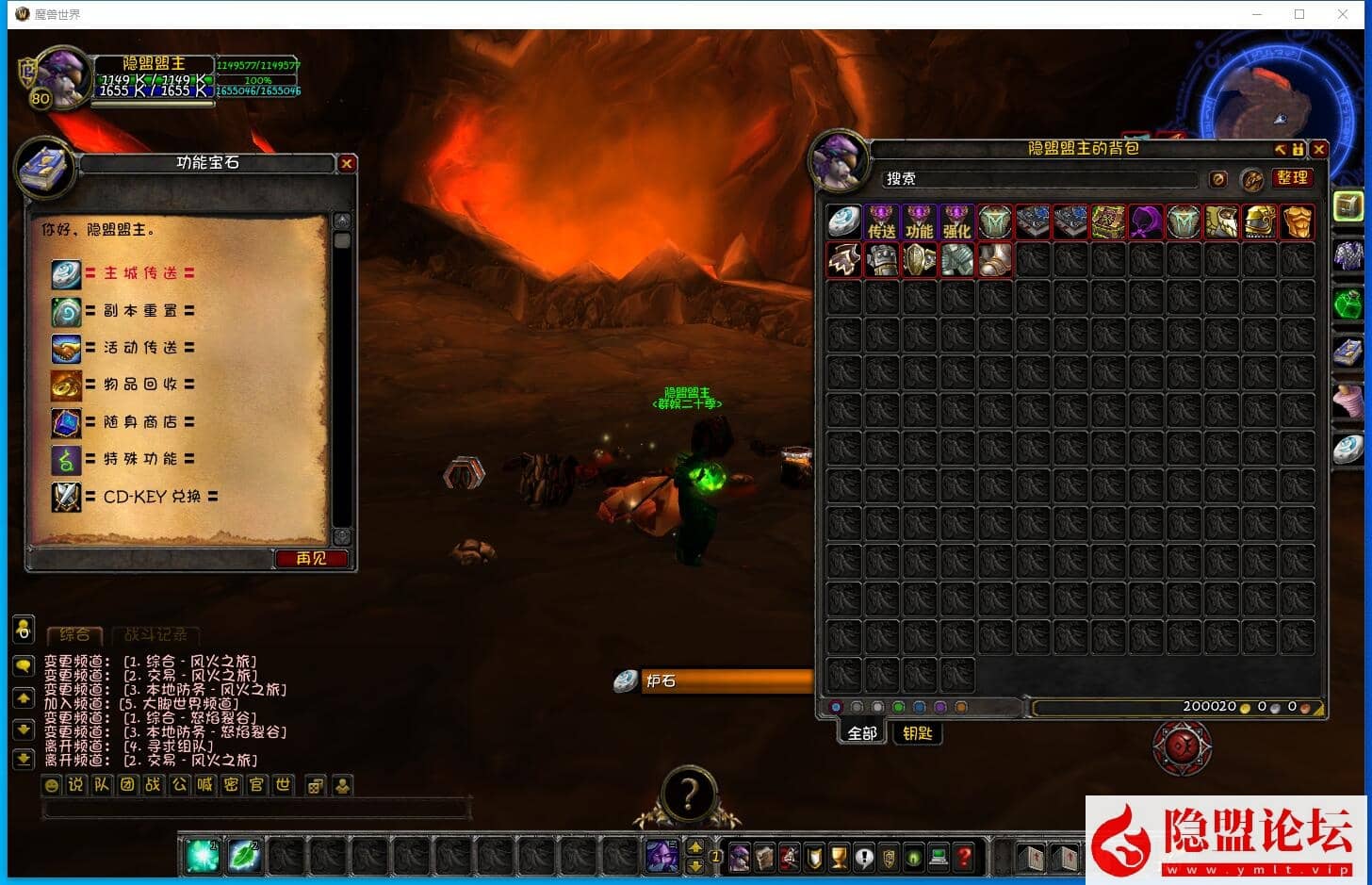The image size is (1372, 885).
Task: Choose the 特殊功能 entry
Action: click(x=139, y=459)
